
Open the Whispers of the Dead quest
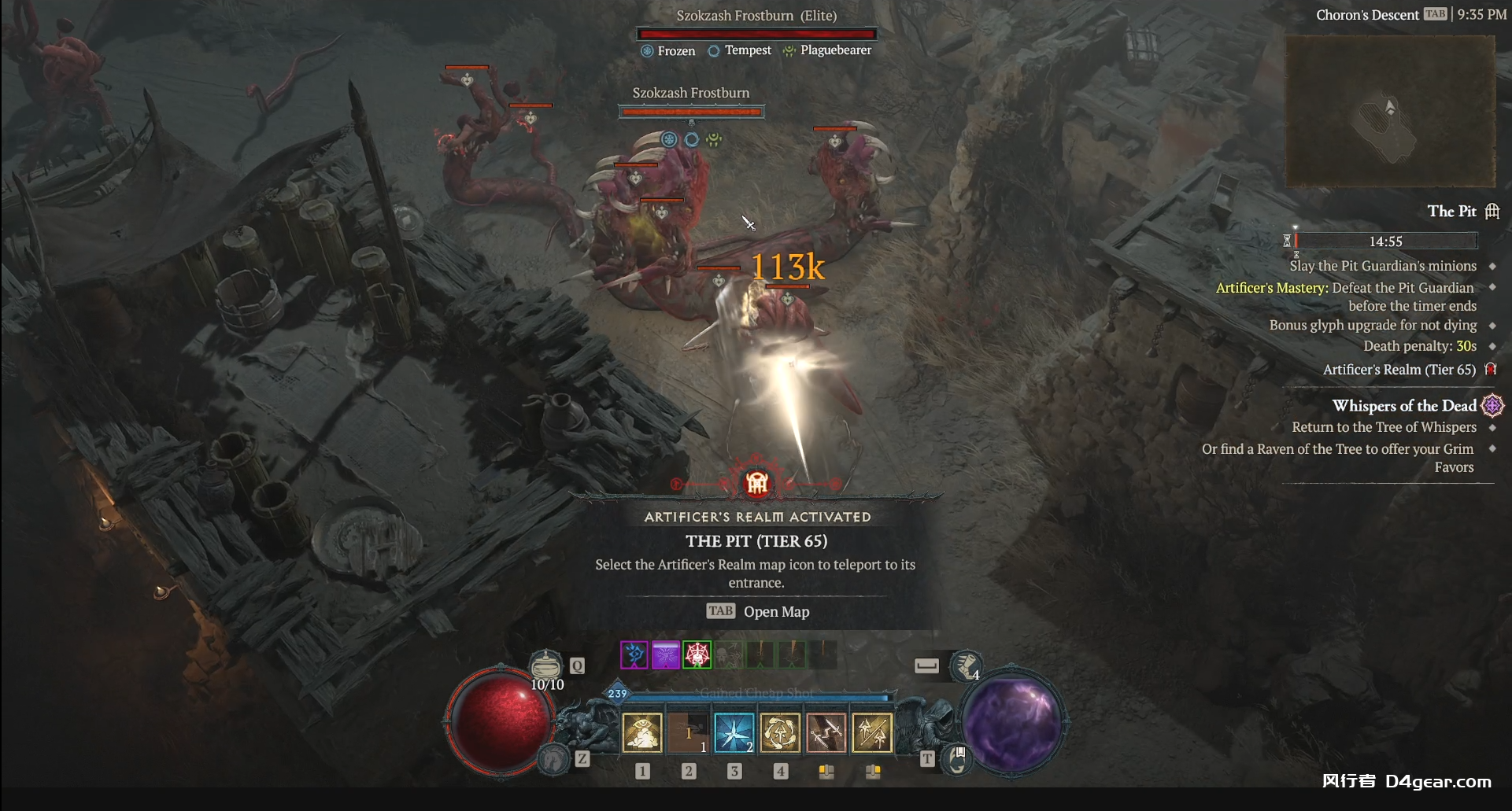(x=1403, y=406)
